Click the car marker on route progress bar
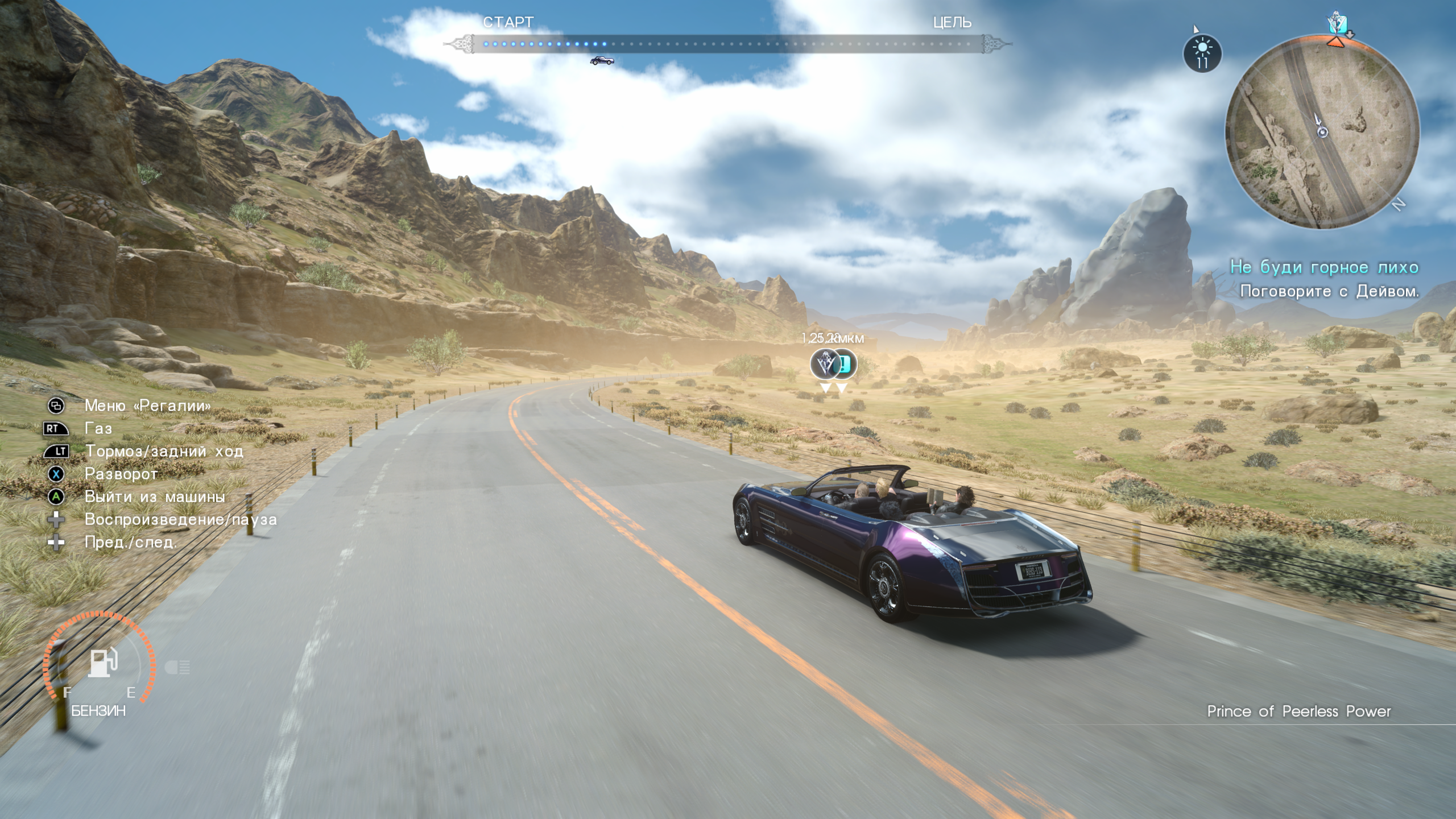 [602, 60]
